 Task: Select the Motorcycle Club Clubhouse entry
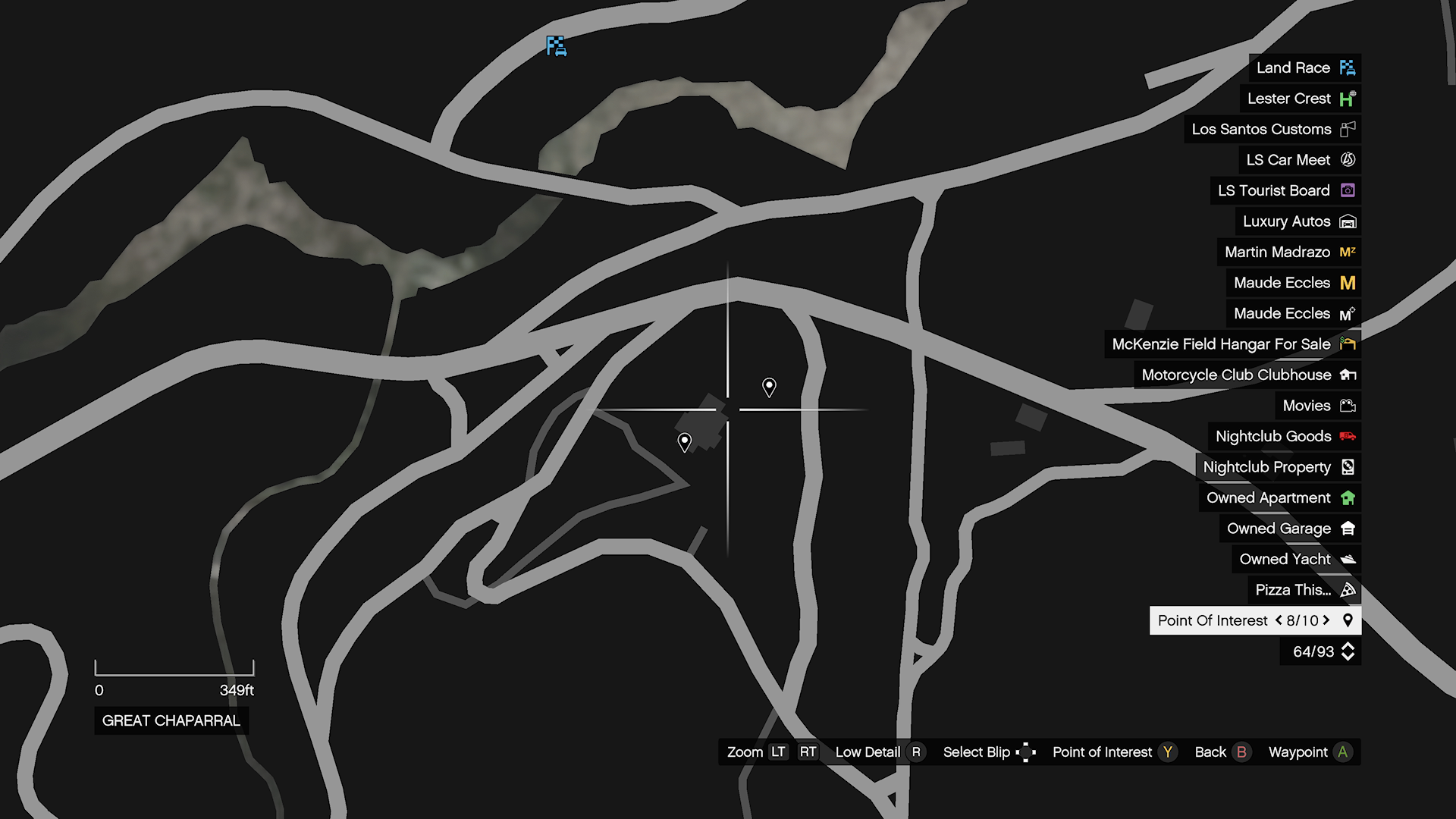(1247, 375)
